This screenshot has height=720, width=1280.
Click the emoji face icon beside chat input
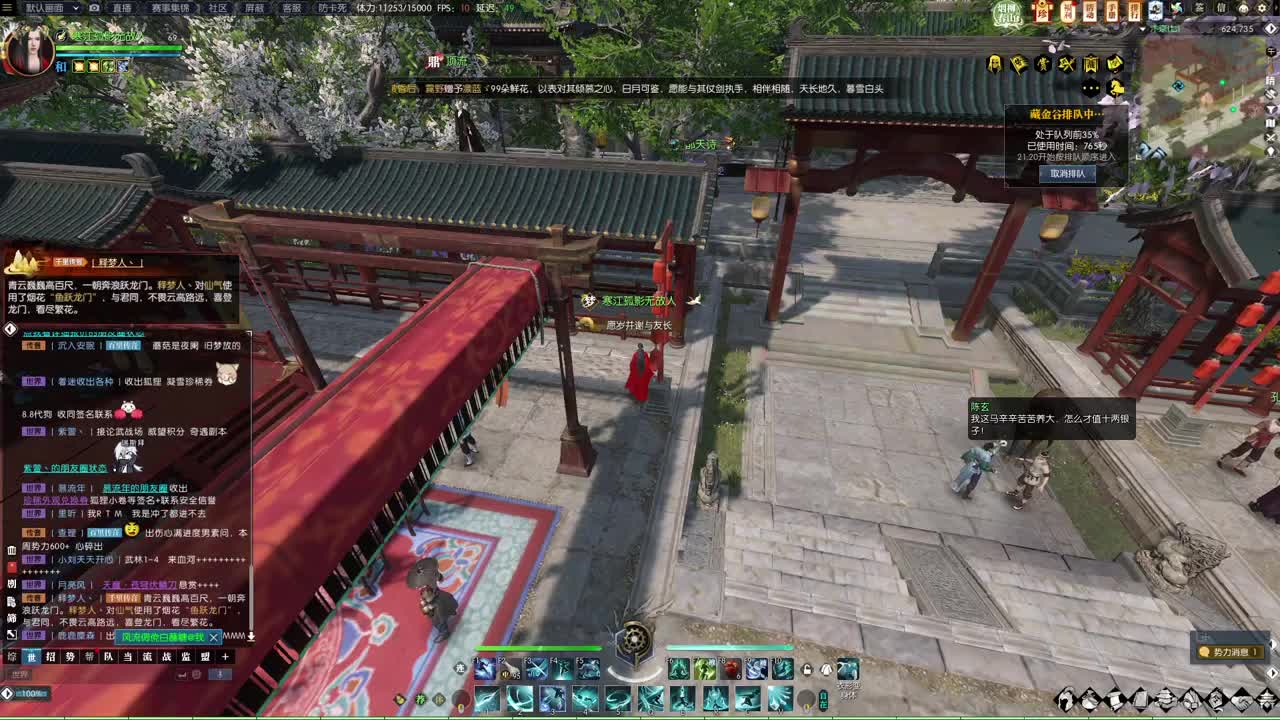[196, 674]
